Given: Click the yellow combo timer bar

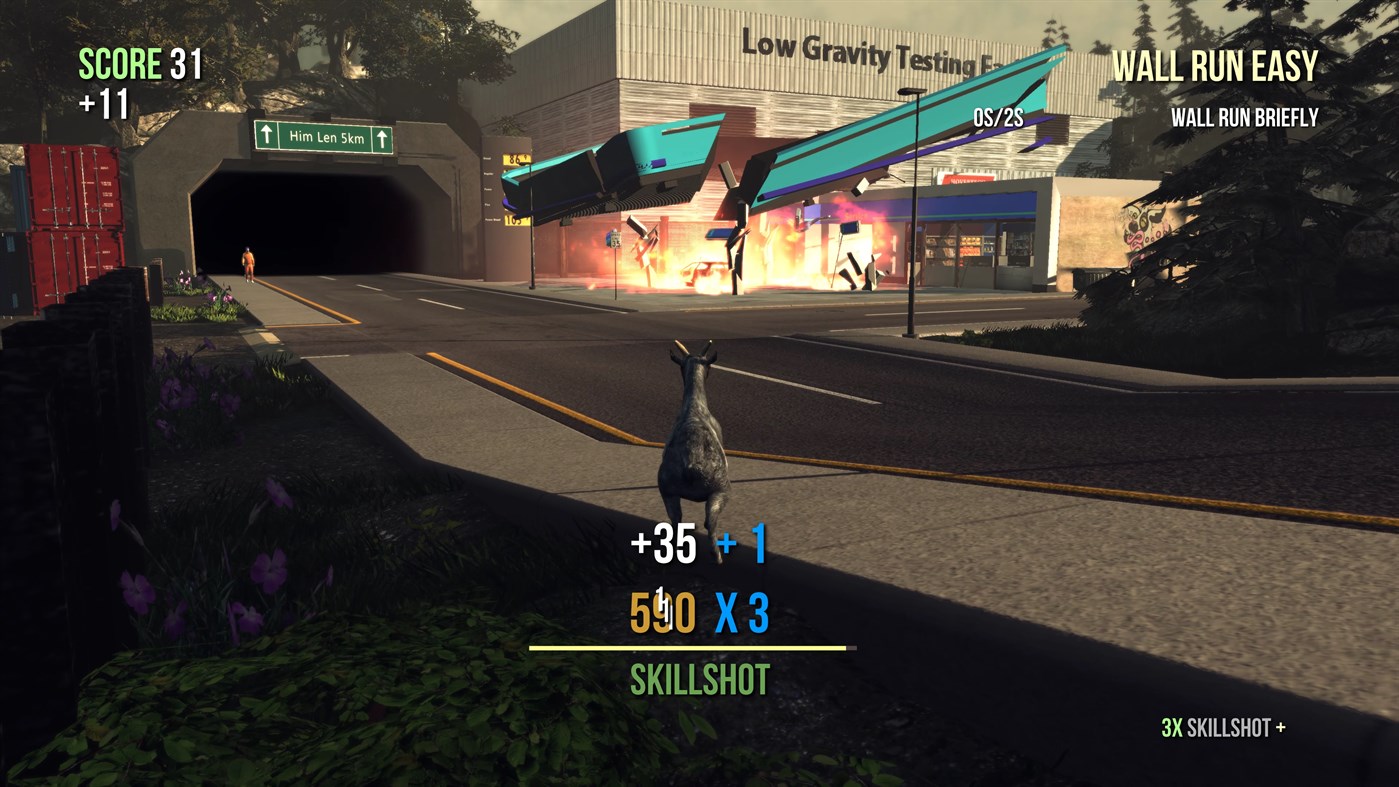Looking at the screenshot, I should click(690, 648).
